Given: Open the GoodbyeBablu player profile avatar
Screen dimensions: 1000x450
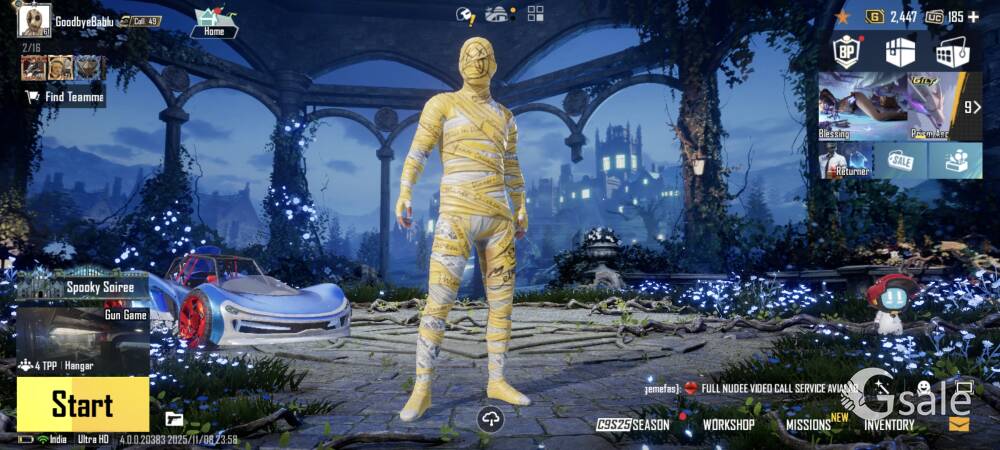Looking at the screenshot, I should pyautogui.click(x=34, y=20).
